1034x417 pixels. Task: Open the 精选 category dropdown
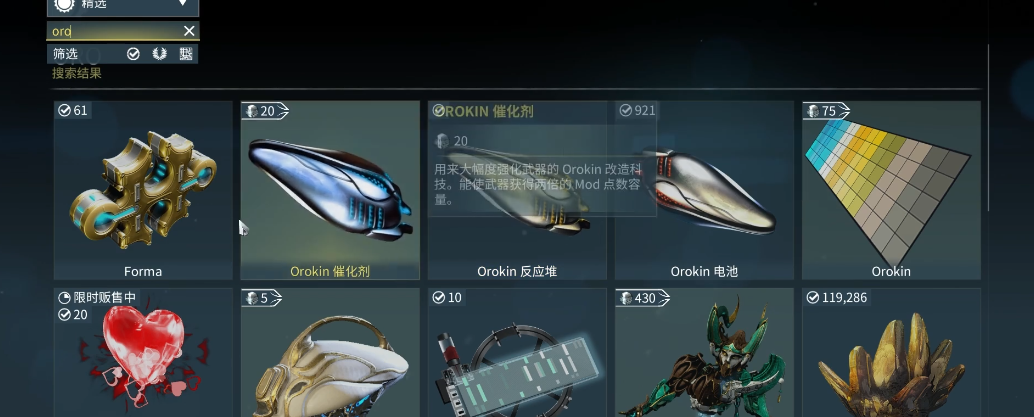click(x=123, y=7)
